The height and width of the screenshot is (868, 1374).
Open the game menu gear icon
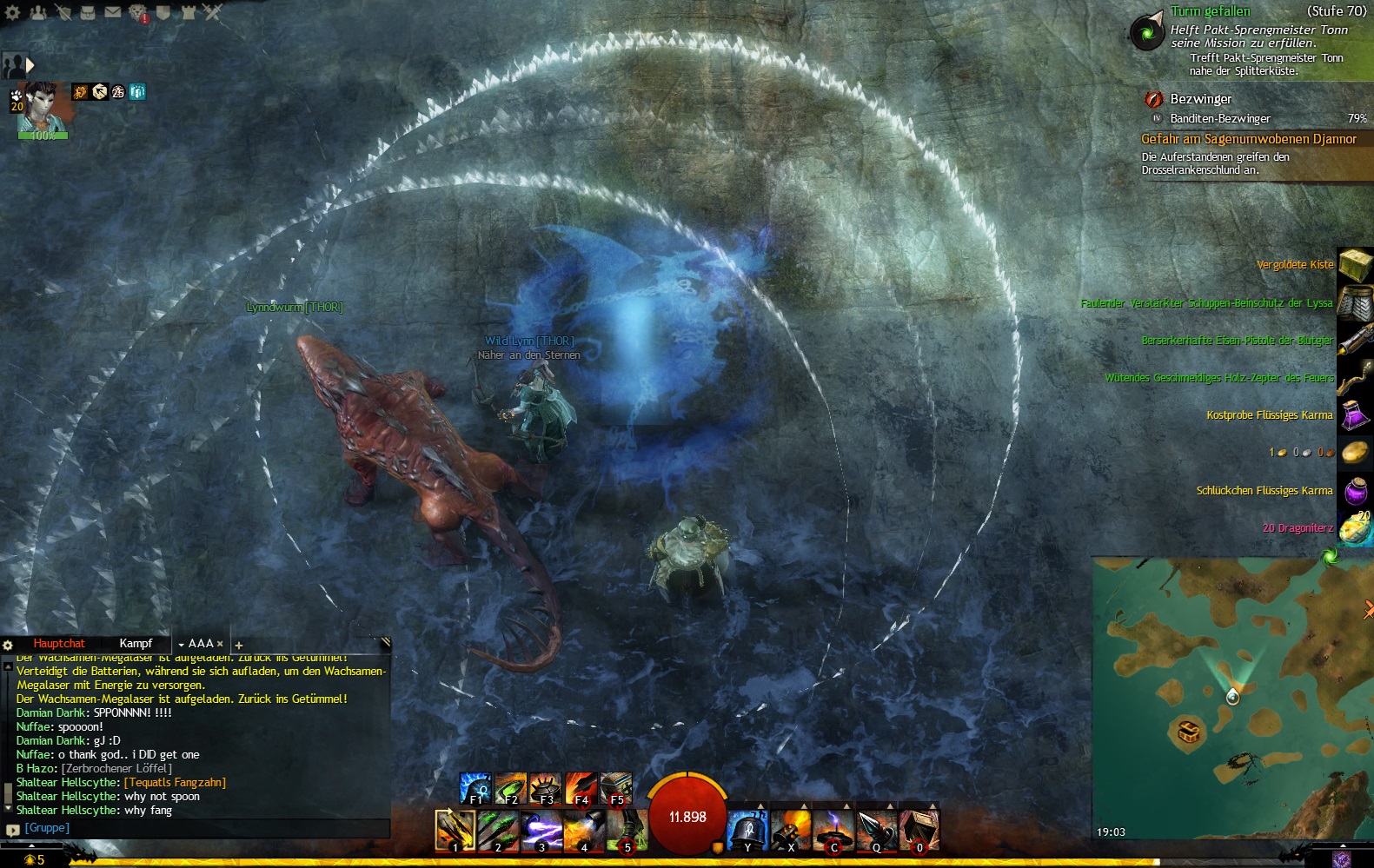click(12, 12)
